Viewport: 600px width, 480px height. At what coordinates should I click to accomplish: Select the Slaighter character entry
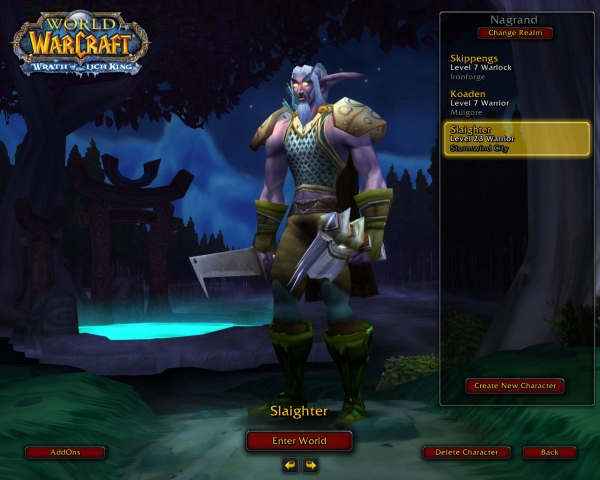coord(516,138)
